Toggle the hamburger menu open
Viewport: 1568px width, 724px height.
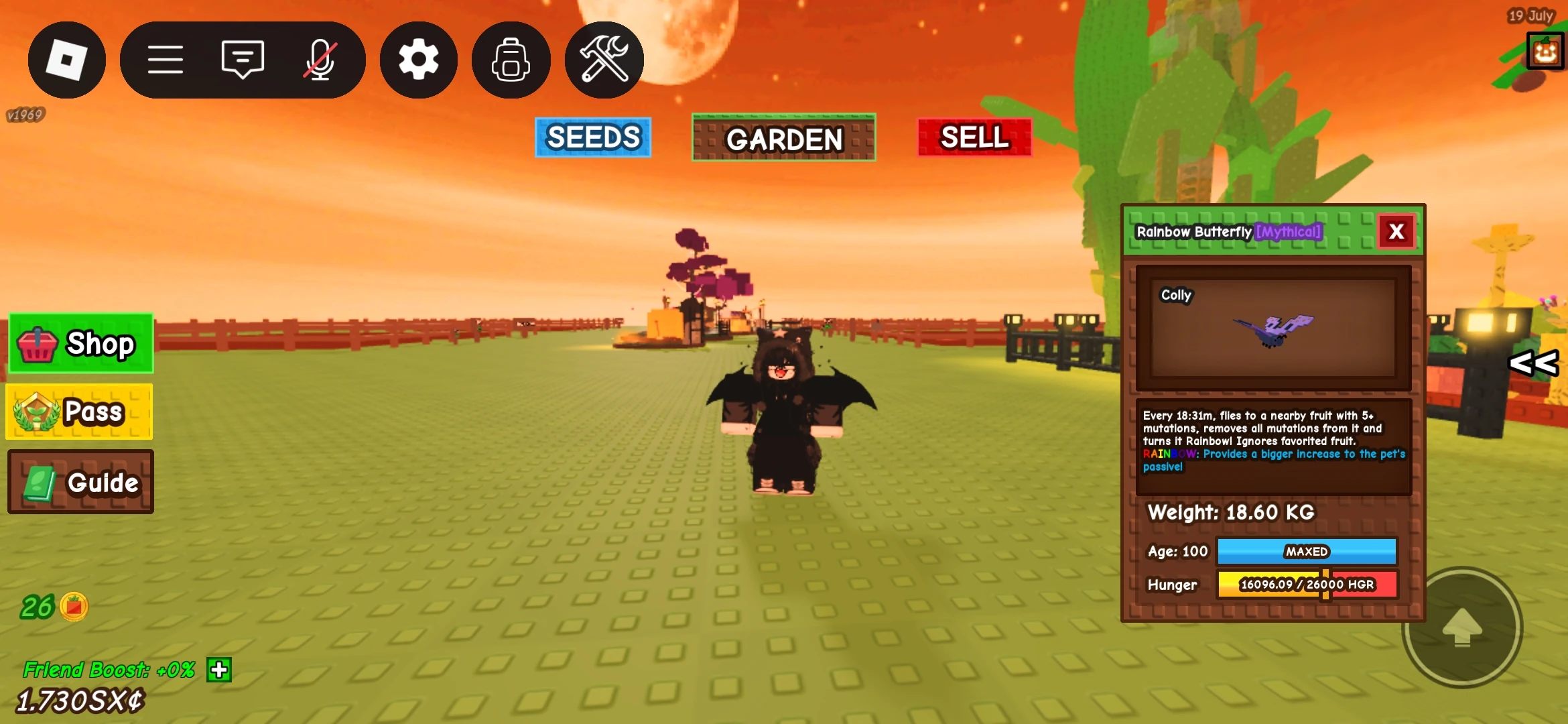[x=166, y=60]
